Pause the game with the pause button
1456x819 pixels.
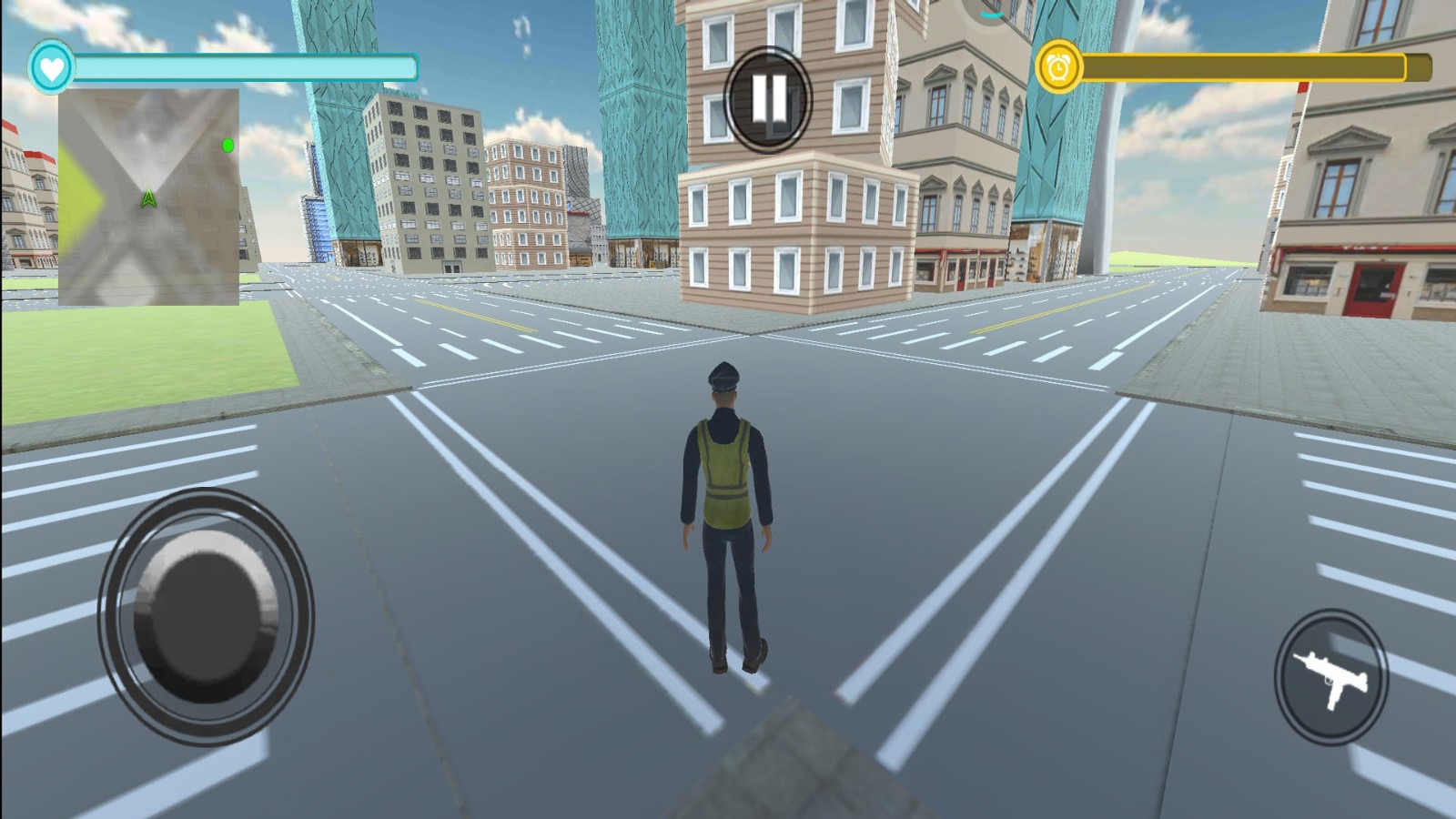pyautogui.click(x=768, y=98)
